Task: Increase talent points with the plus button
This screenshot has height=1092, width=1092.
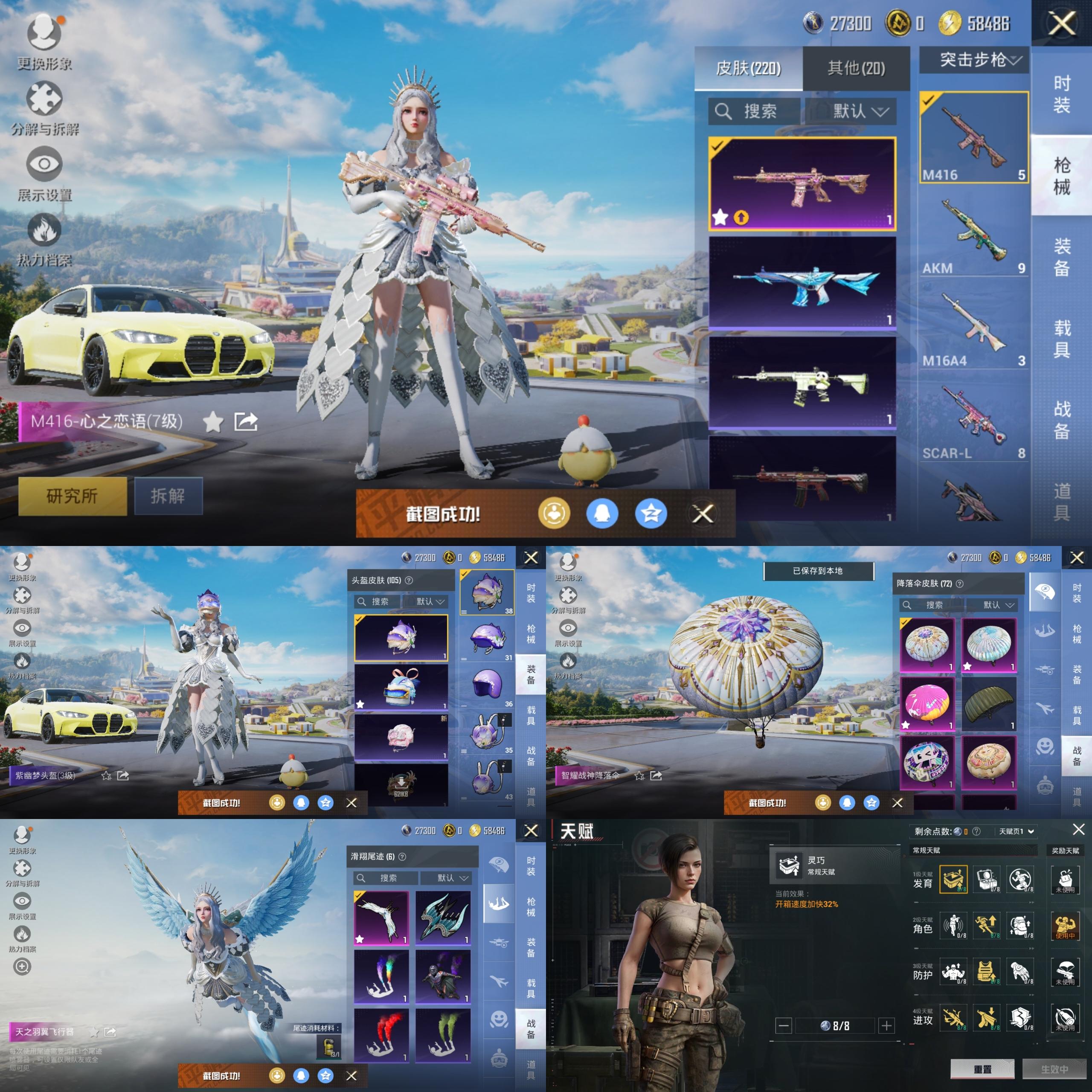Action: coord(886,1025)
